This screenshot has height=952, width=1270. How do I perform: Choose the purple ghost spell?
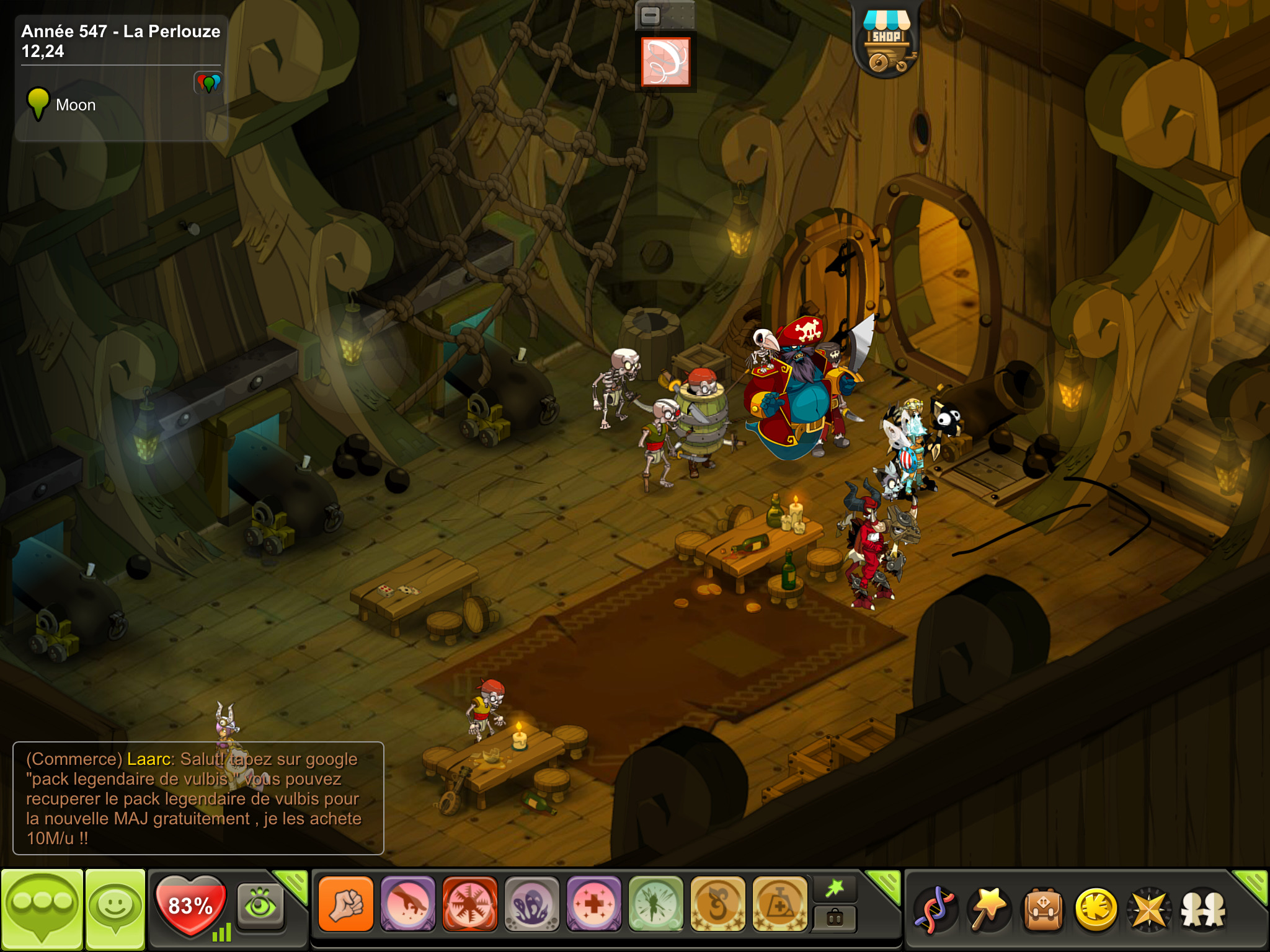point(532,904)
